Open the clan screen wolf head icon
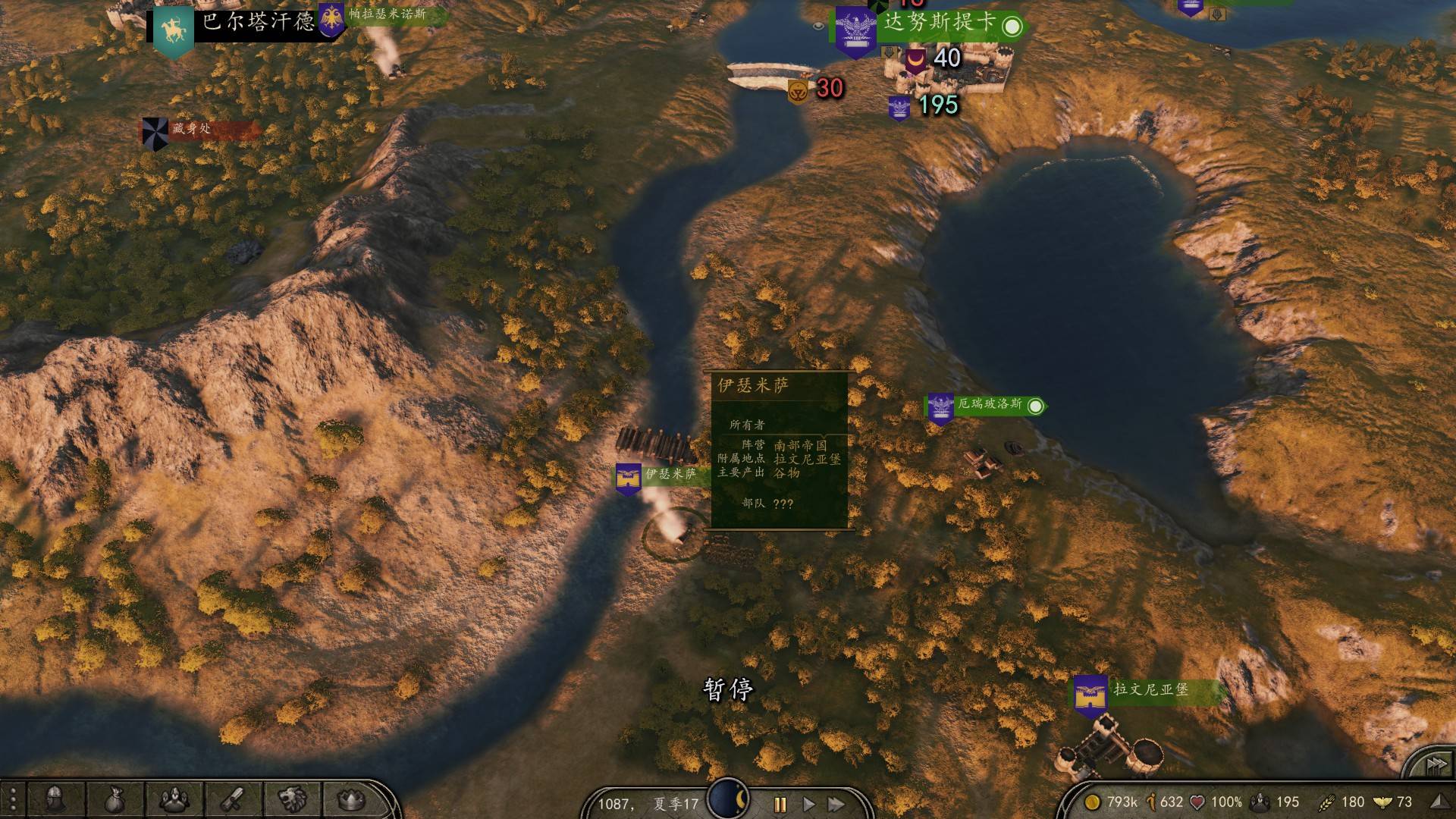This screenshot has height=819, width=1456. click(x=293, y=799)
